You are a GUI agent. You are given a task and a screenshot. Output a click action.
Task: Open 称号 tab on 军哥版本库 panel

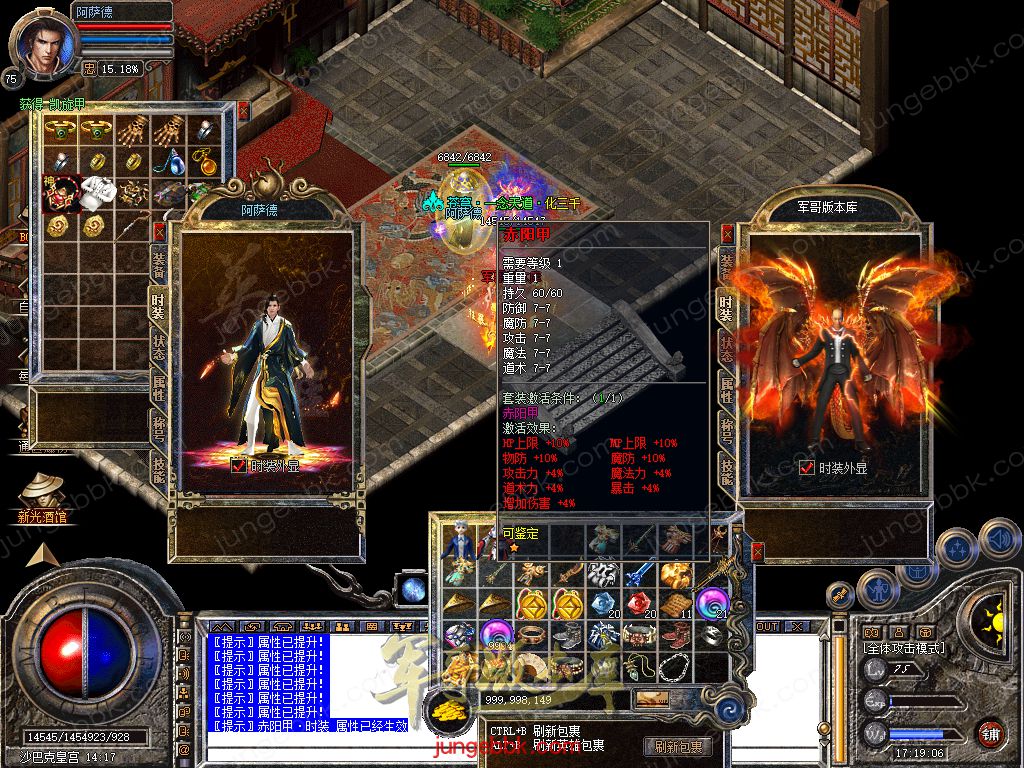[727, 428]
